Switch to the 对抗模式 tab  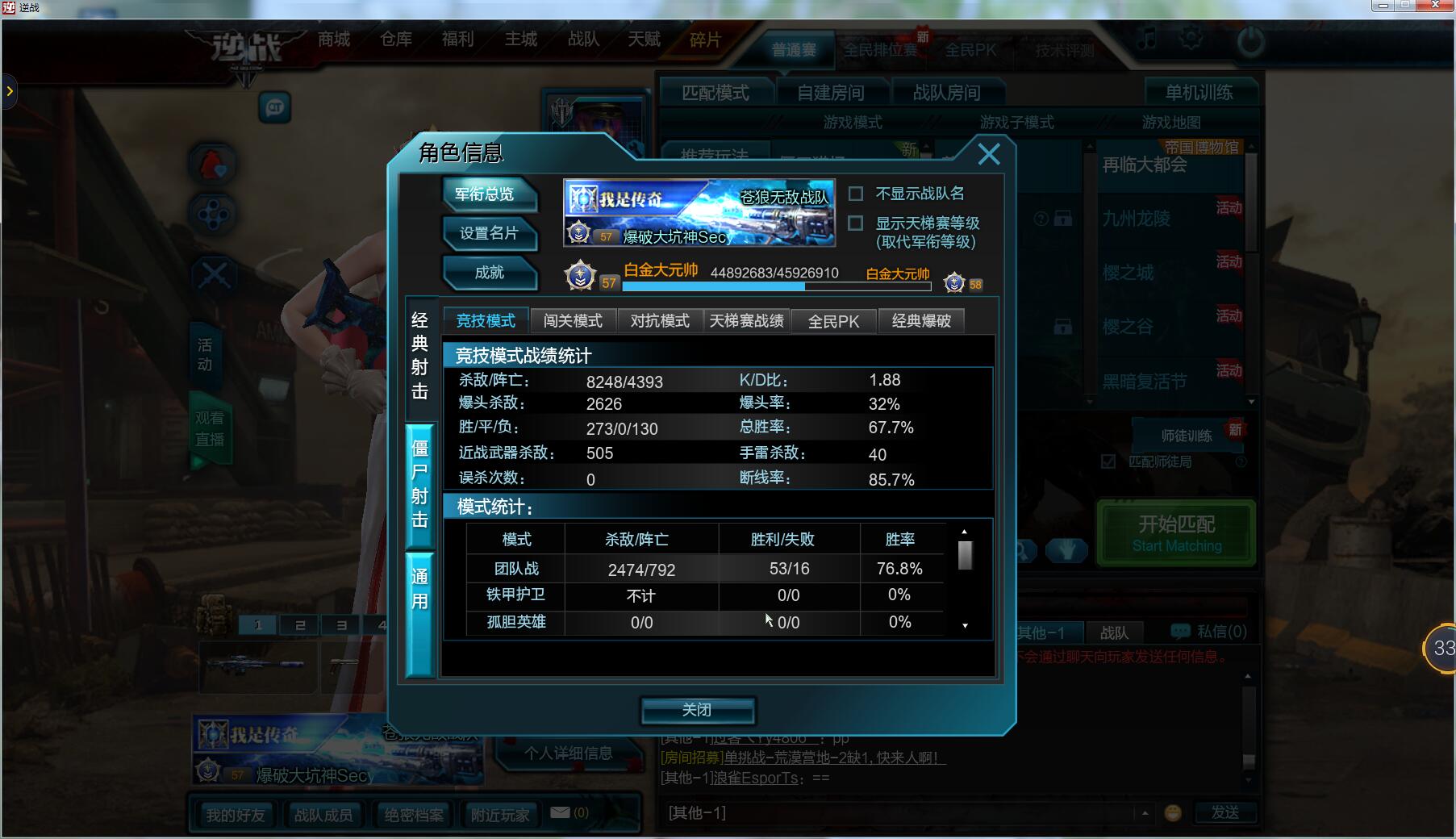point(660,321)
